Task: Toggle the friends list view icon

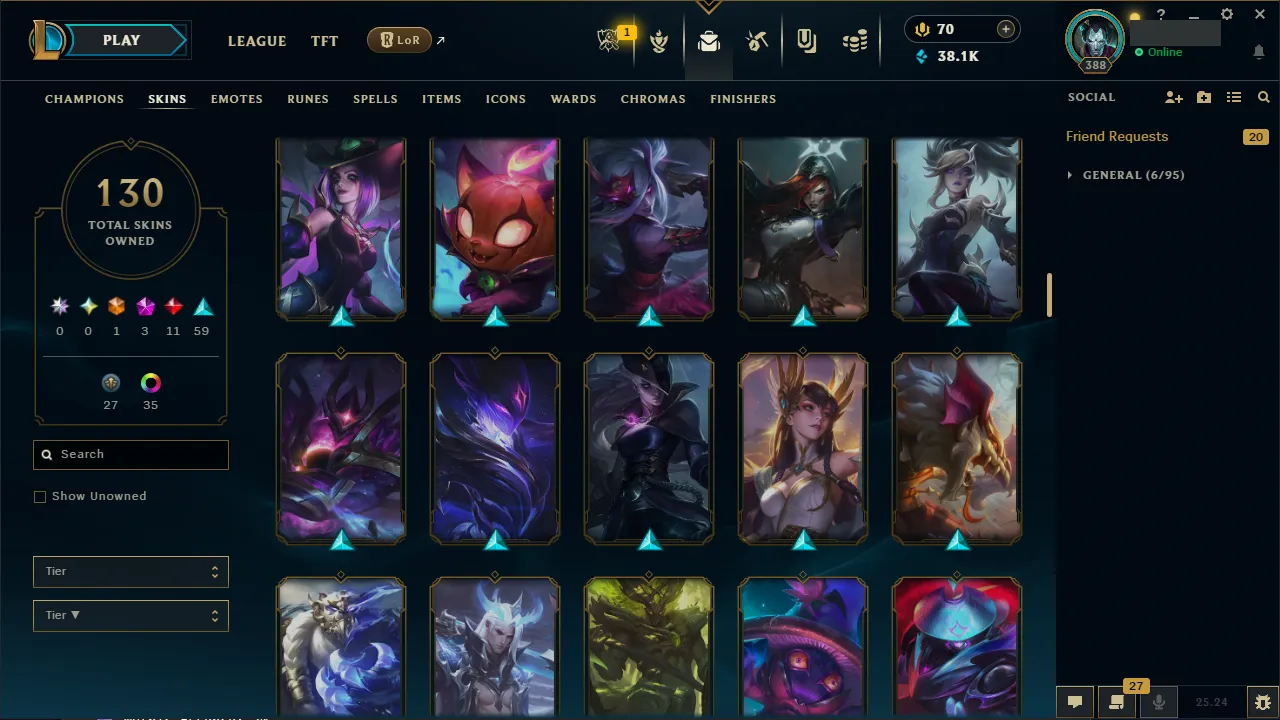Action: [1233, 97]
